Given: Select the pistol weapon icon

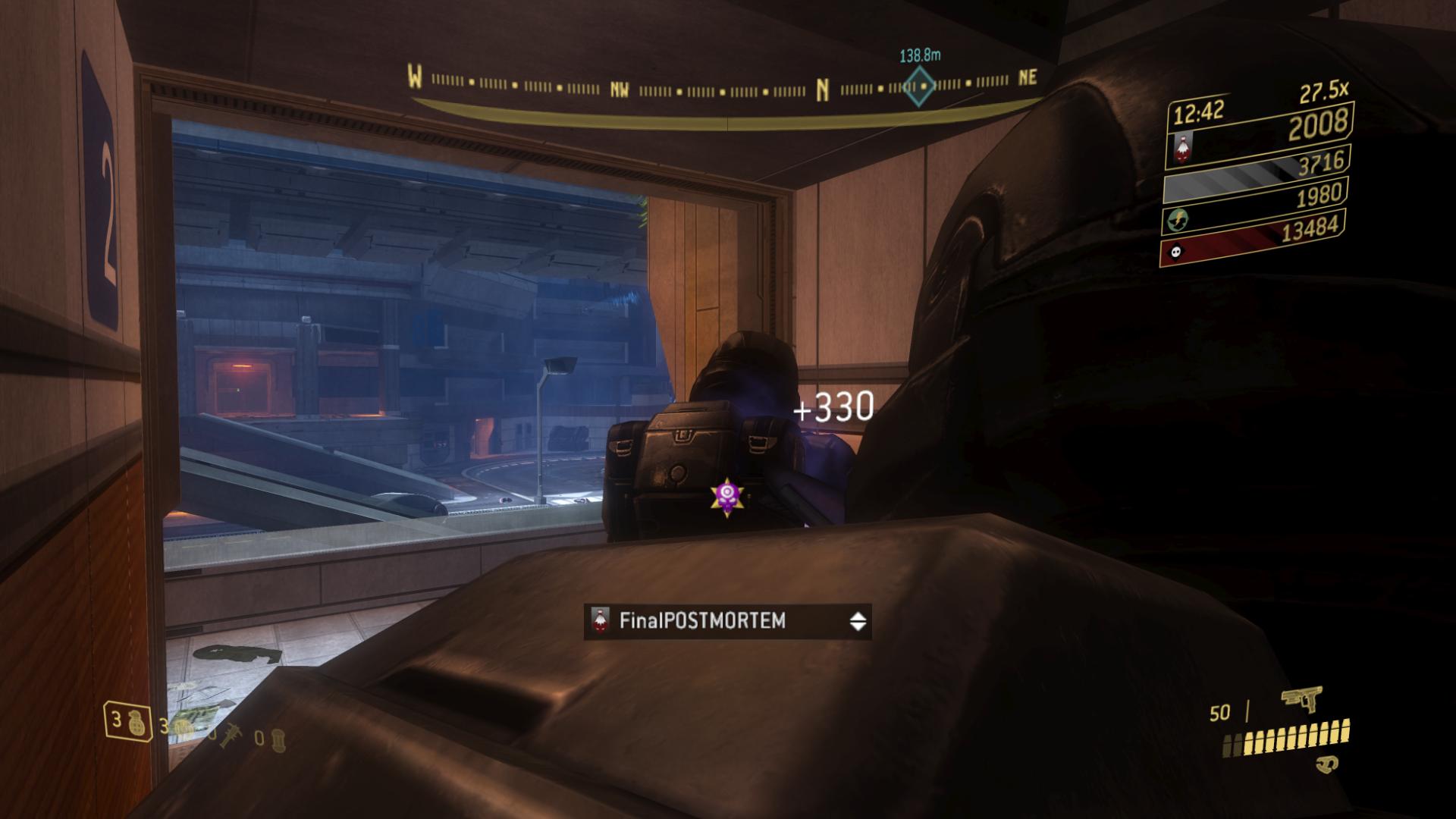Looking at the screenshot, I should (x=1301, y=699).
